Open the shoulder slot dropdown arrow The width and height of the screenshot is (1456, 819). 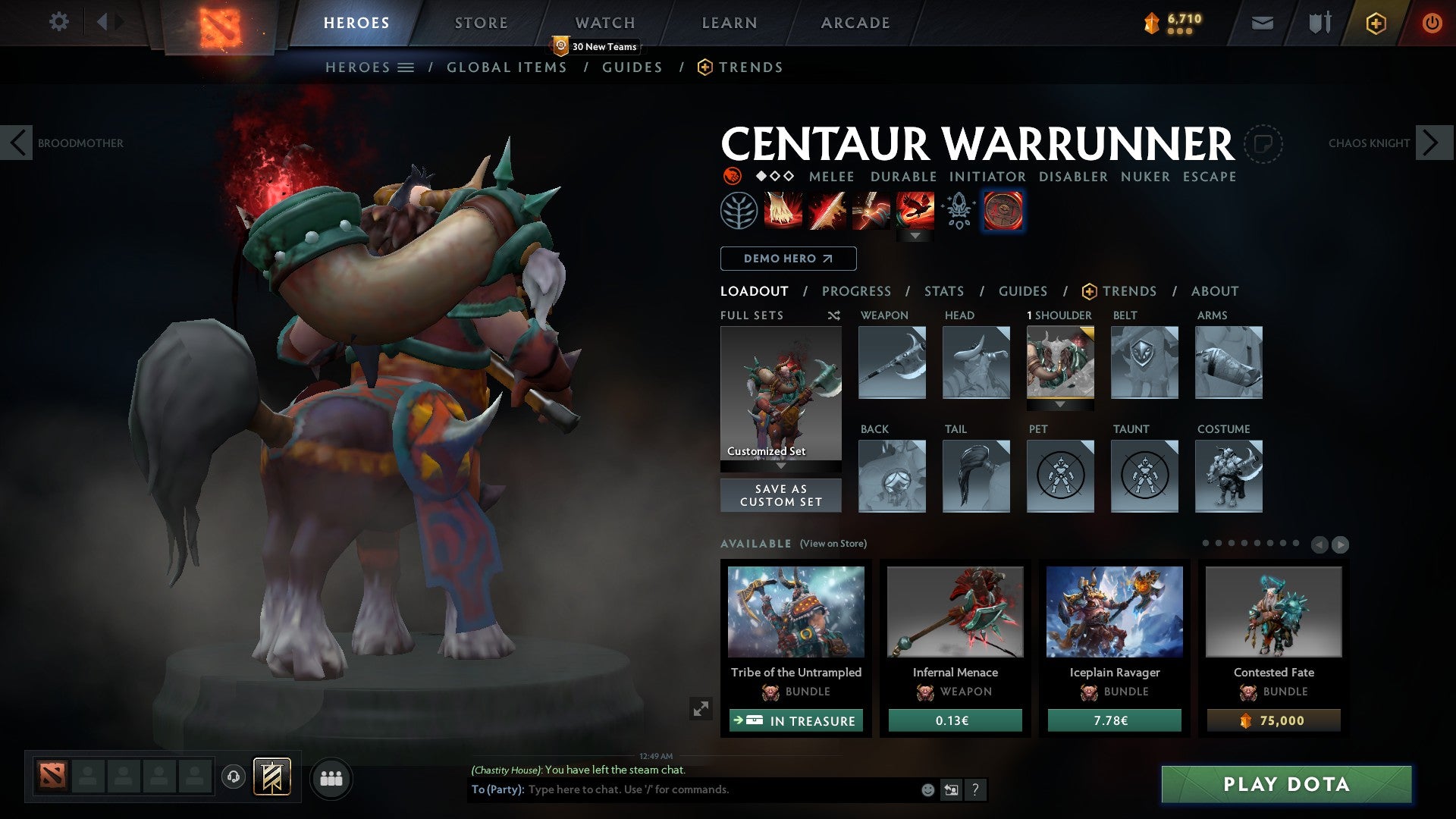[x=1060, y=405]
